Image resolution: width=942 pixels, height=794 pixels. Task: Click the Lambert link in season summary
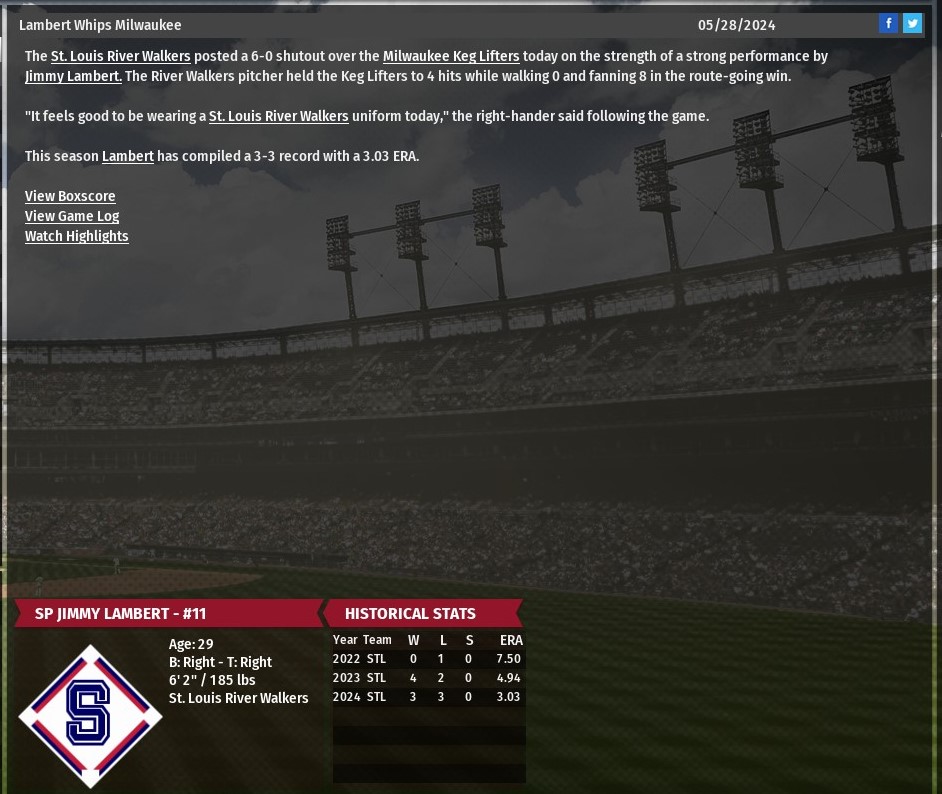(x=128, y=157)
